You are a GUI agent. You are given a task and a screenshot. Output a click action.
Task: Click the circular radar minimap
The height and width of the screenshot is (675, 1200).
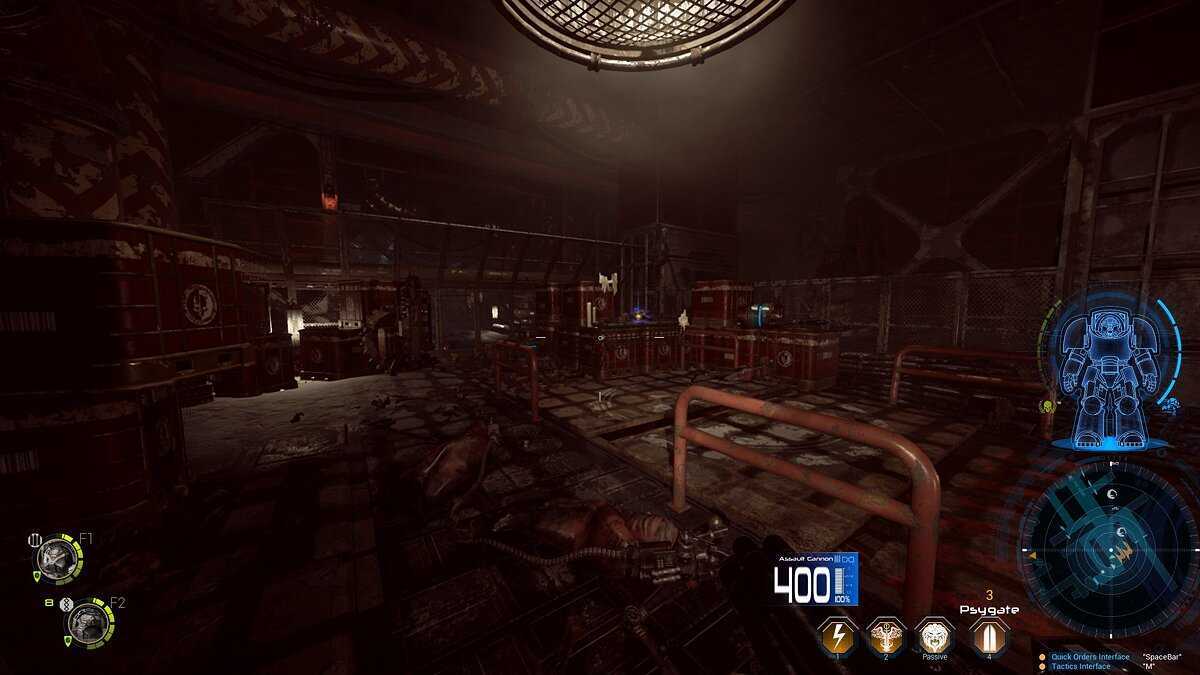click(x=1105, y=545)
